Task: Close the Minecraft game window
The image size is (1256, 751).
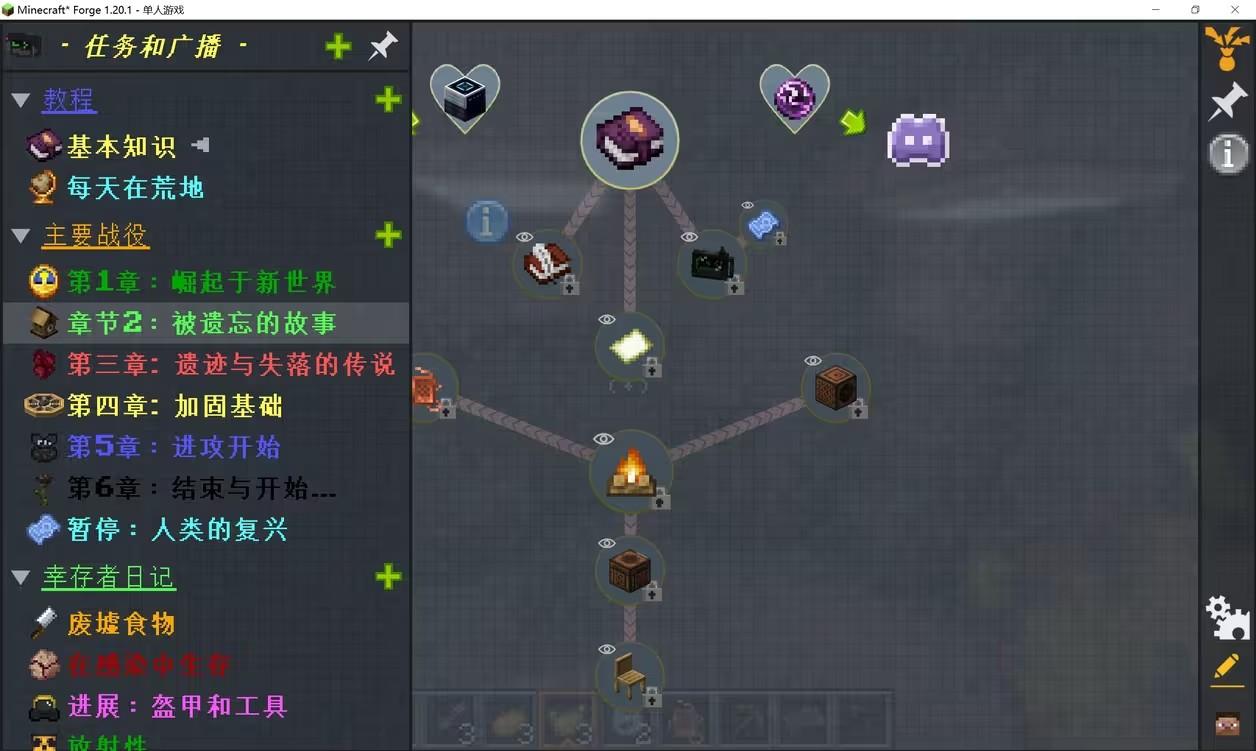Action: pos(1235,9)
